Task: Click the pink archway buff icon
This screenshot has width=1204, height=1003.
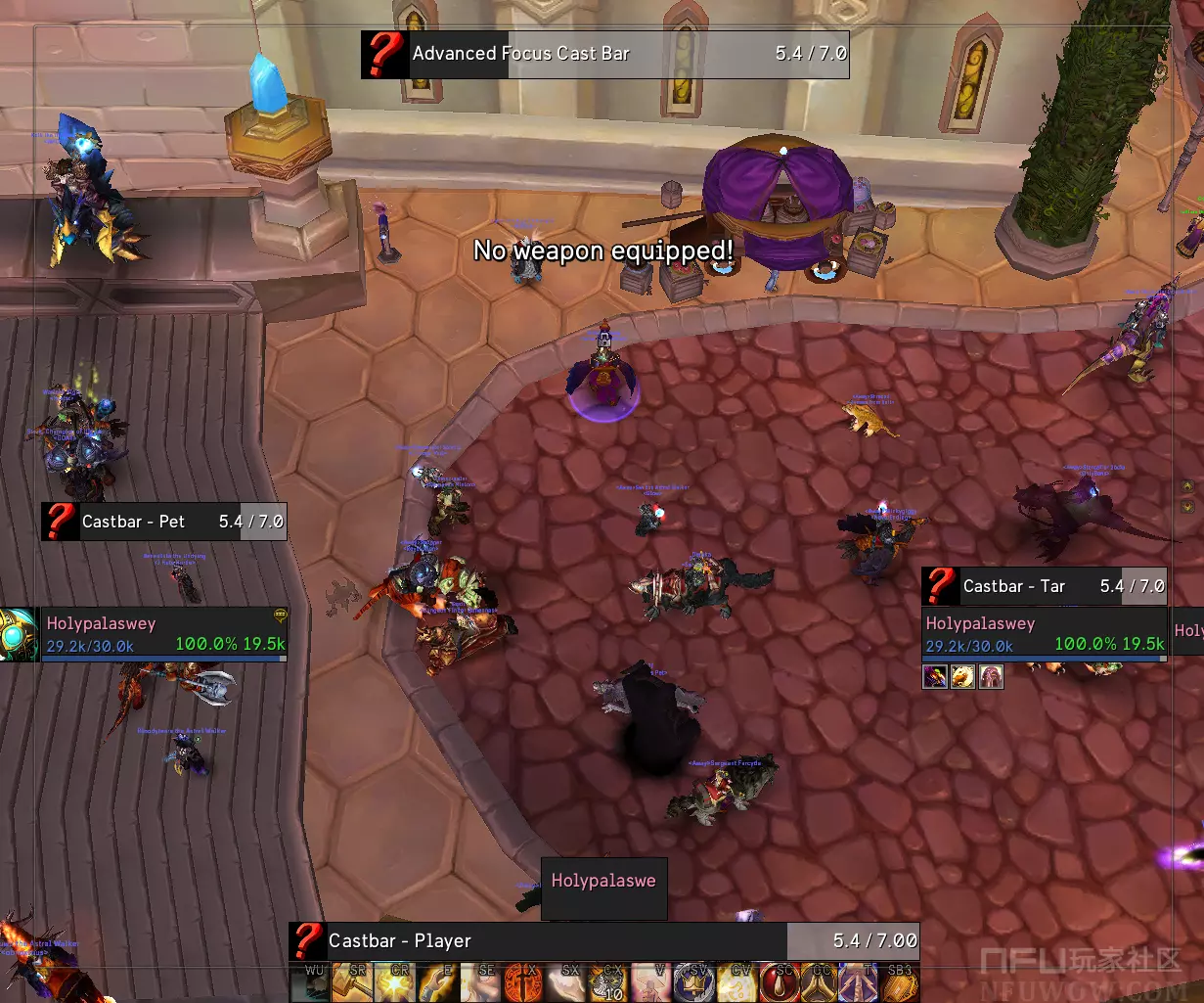Action: click(x=992, y=676)
